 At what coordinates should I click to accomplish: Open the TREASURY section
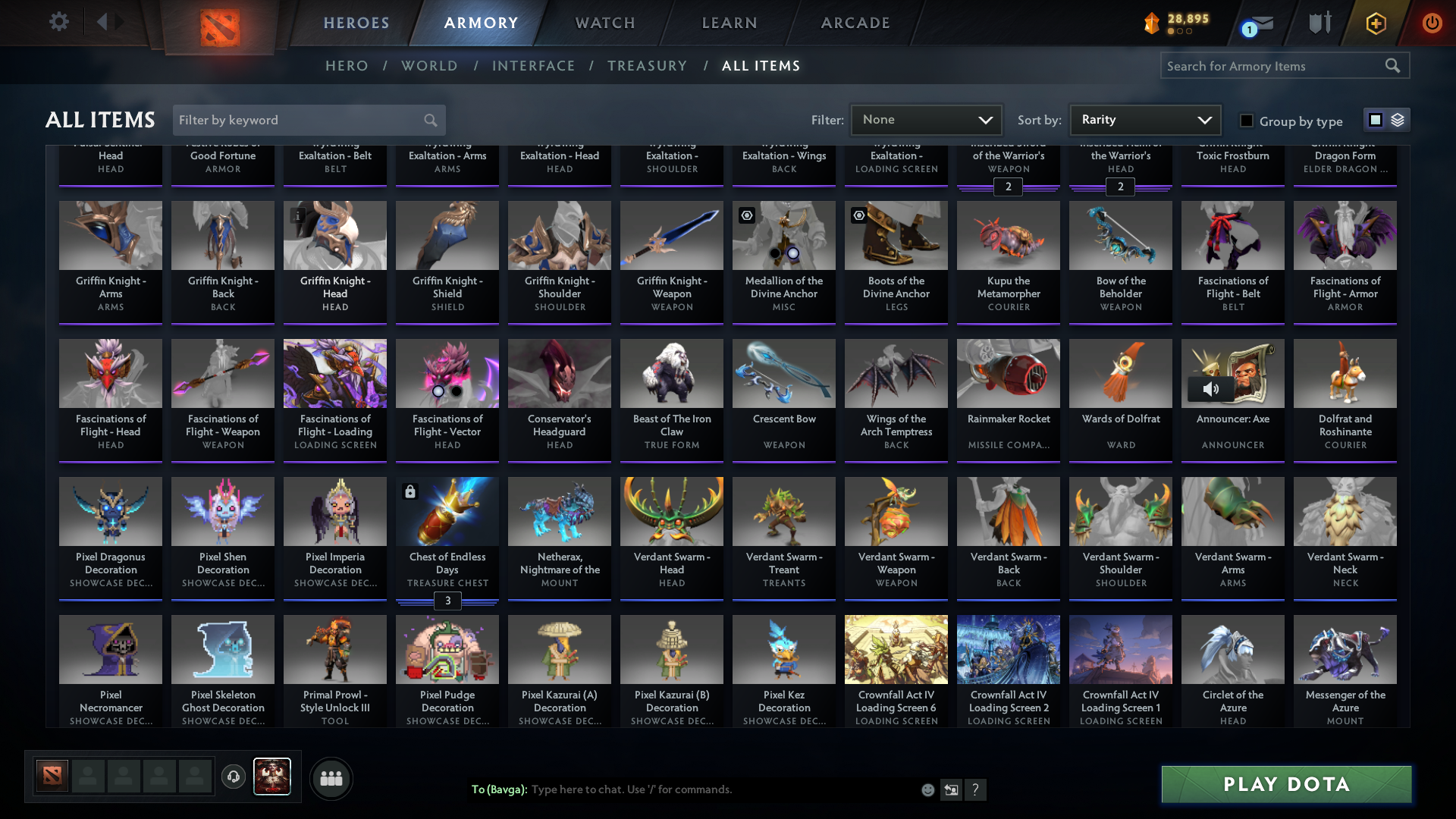point(648,66)
